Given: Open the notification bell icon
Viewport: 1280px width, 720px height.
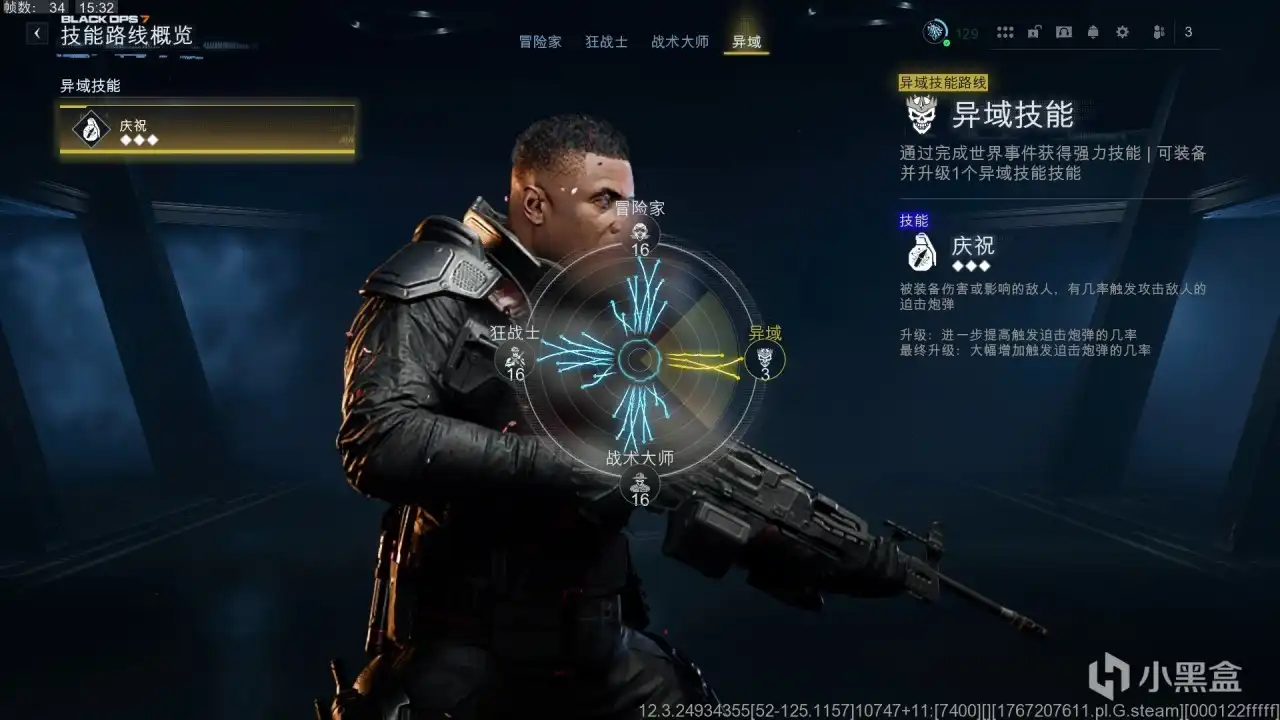Looking at the screenshot, I should (1092, 32).
